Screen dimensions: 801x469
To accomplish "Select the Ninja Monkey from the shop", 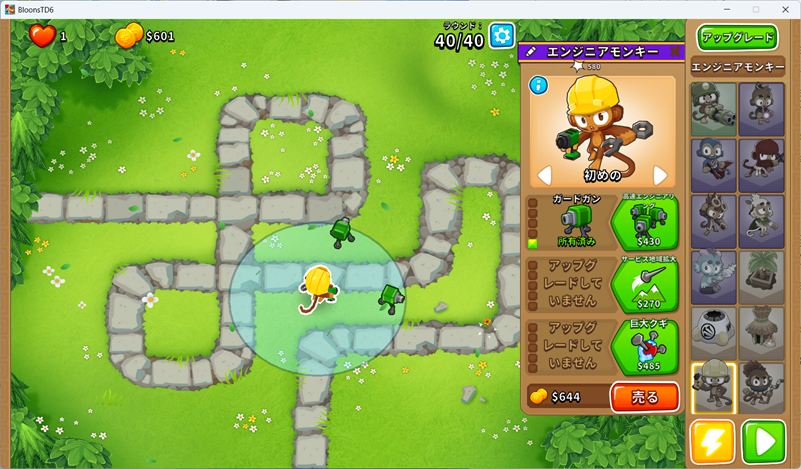I will click(x=761, y=165).
